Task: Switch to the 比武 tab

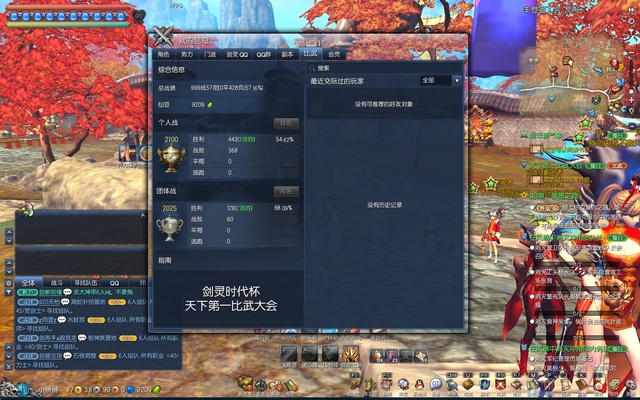Action: pos(311,54)
